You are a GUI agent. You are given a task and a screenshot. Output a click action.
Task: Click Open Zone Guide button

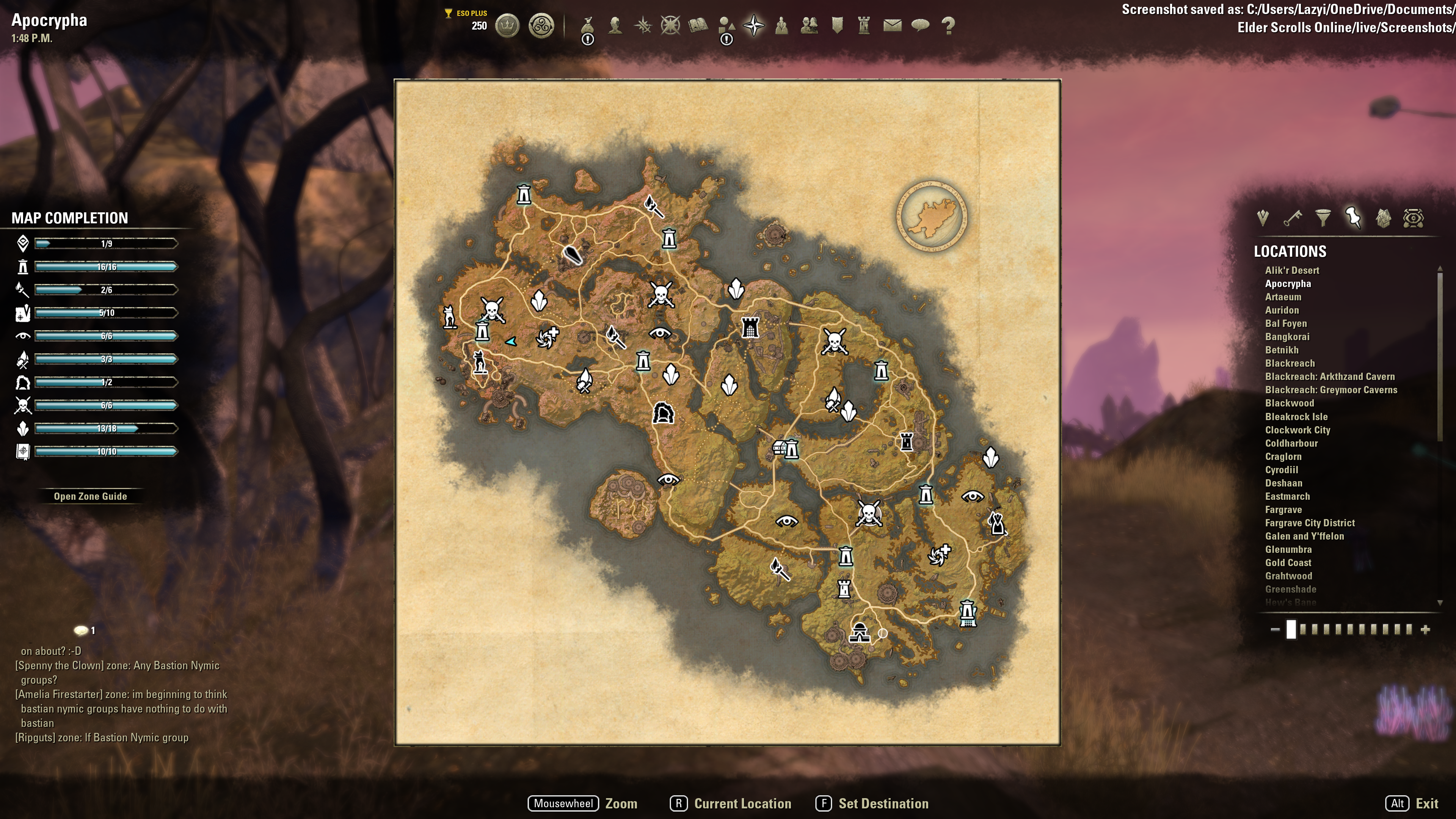[91, 496]
